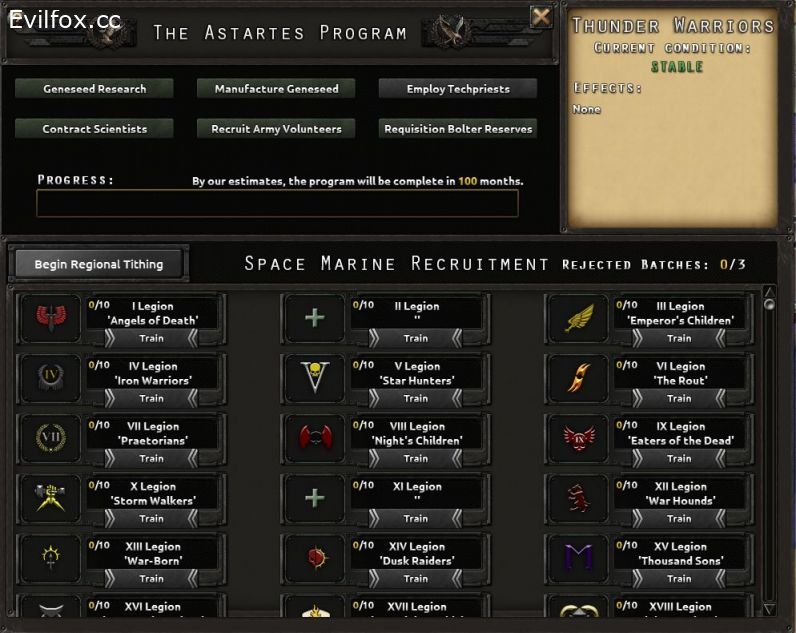Train the X Legion 'Storm Walkers'
Viewport: 796px width, 633px height.
pyautogui.click(x=151, y=518)
